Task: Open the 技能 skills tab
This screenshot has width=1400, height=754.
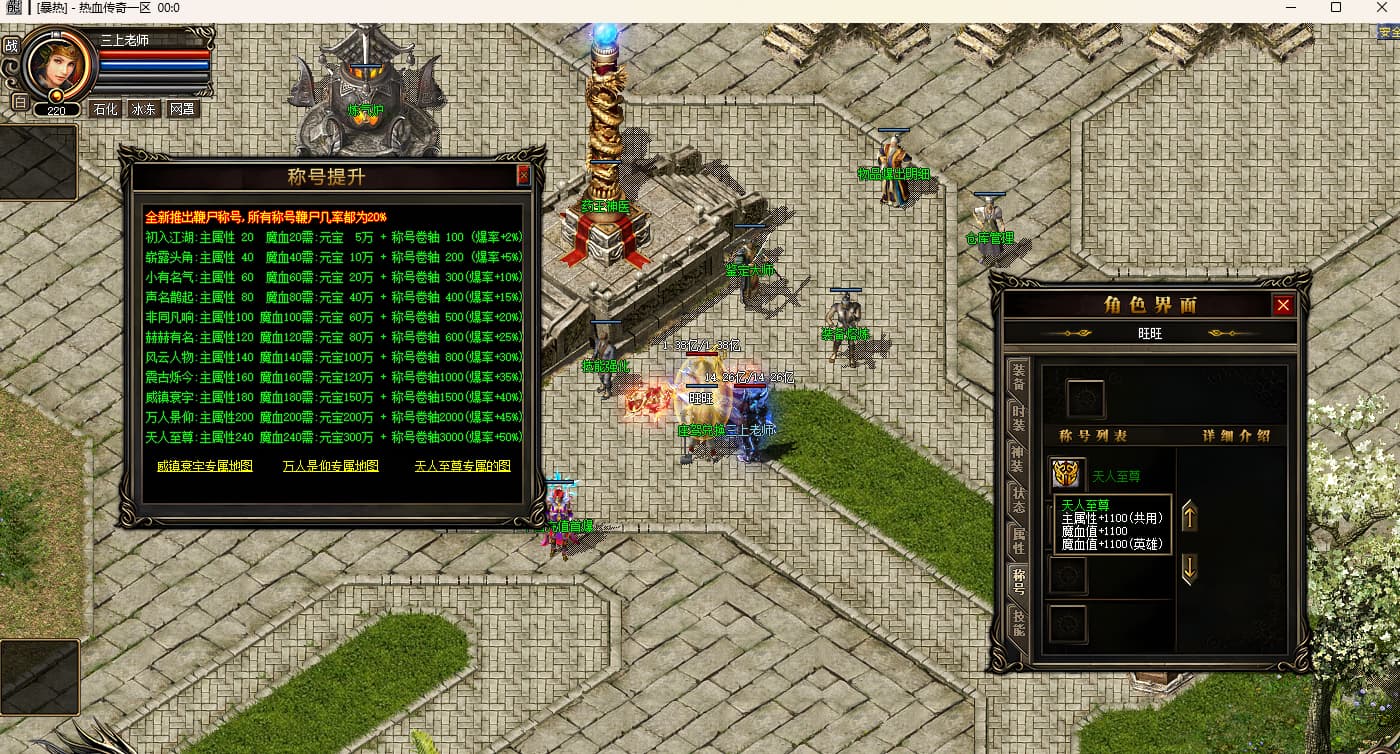Action: click(x=1018, y=623)
